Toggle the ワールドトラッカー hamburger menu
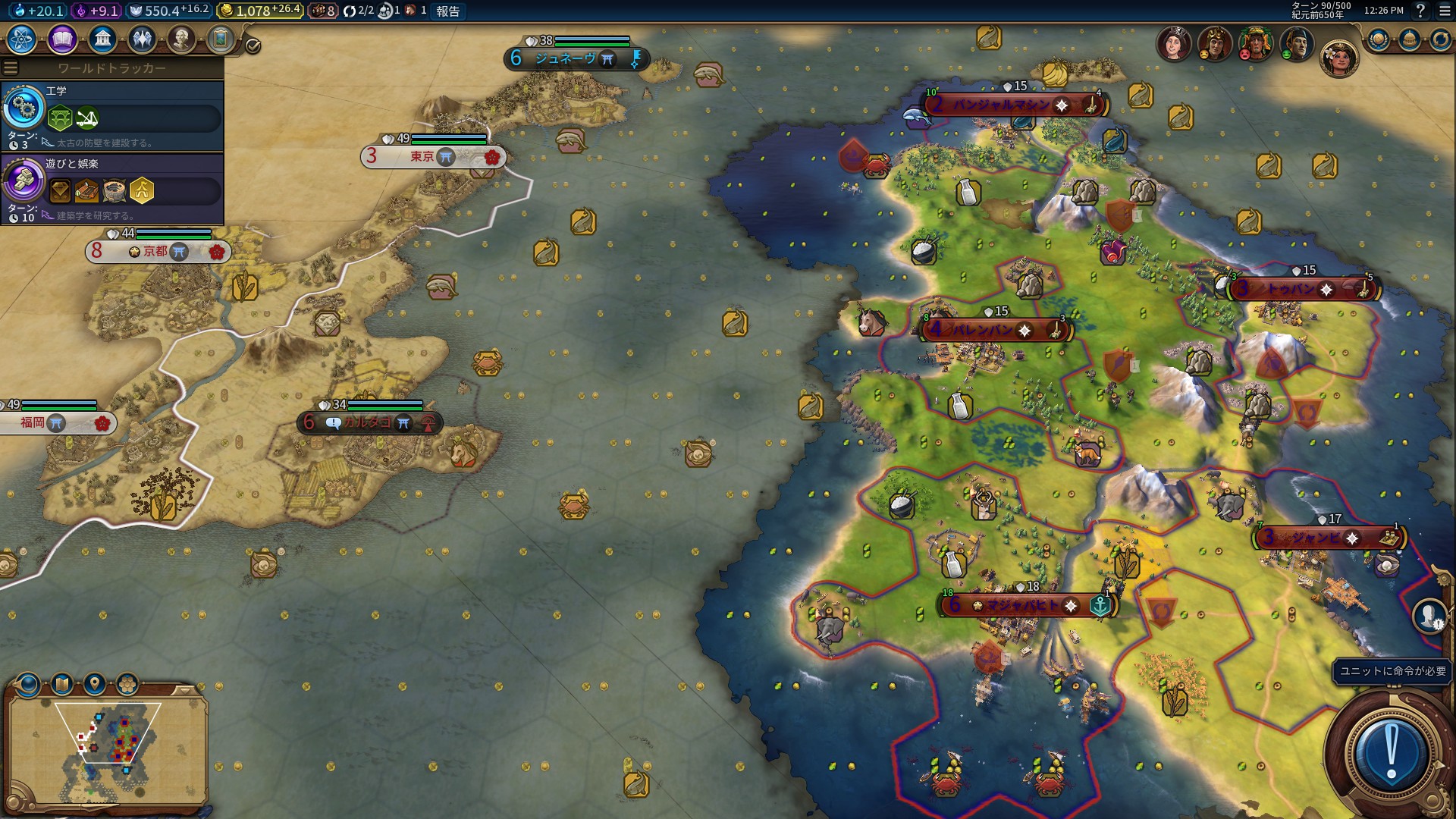 pyautogui.click(x=11, y=68)
